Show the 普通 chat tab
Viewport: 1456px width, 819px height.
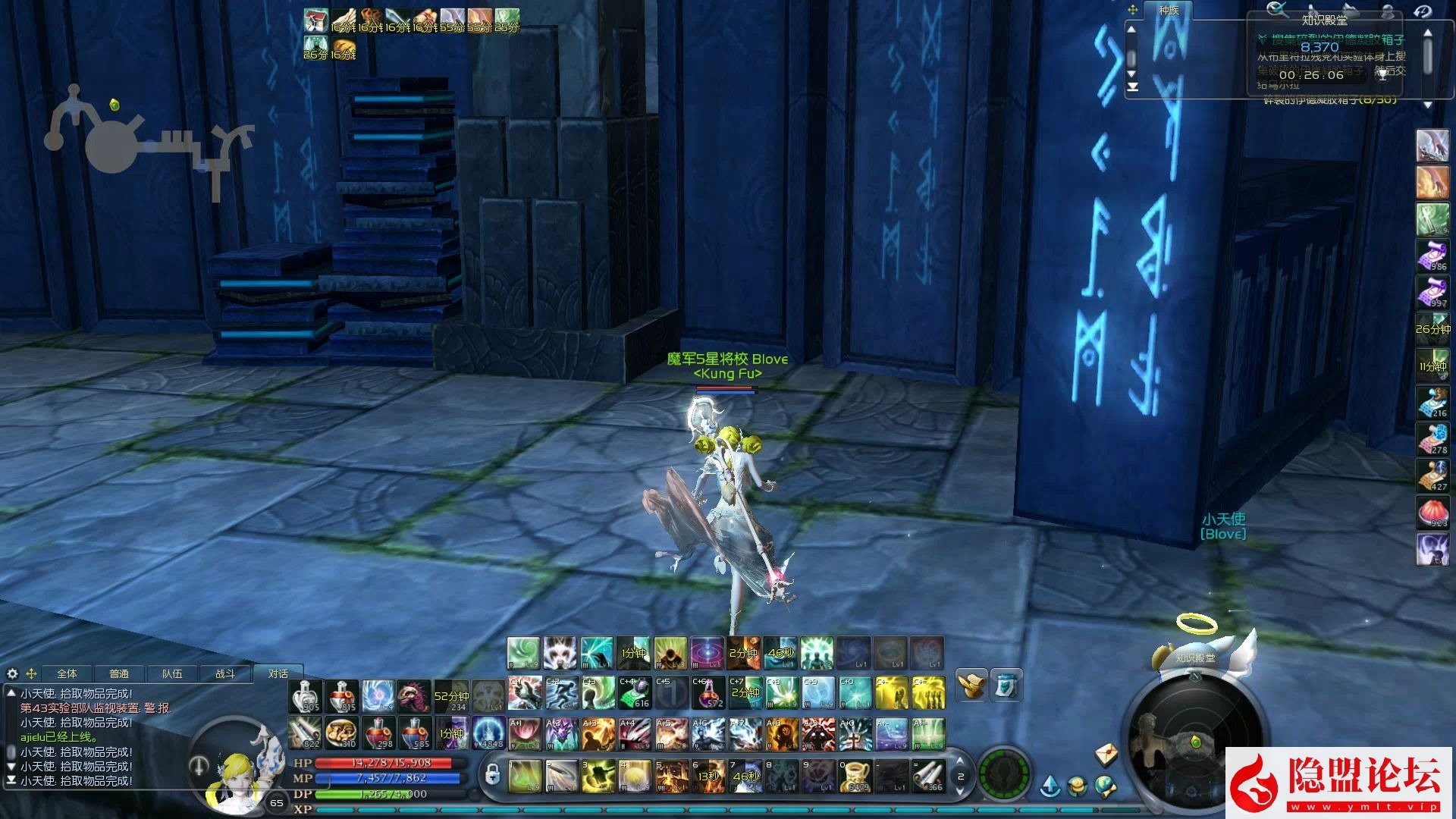click(119, 673)
